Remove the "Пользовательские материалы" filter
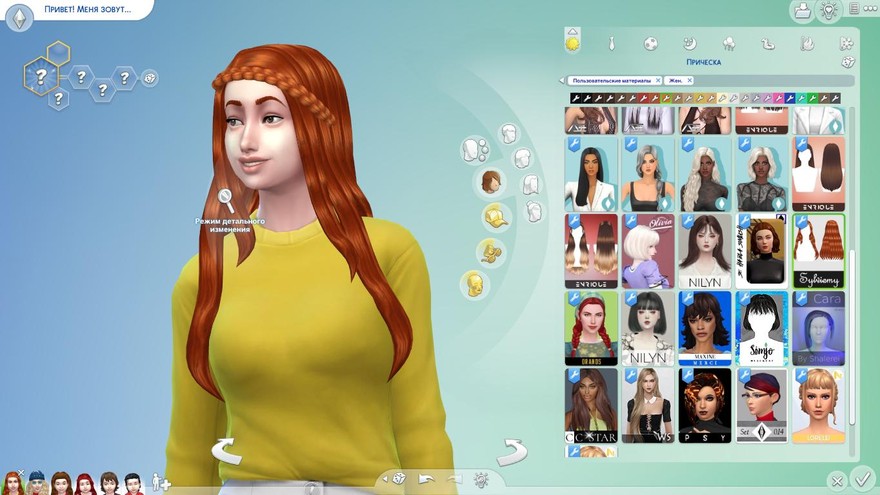Screen dimensions: 880x495 click(x=659, y=80)
